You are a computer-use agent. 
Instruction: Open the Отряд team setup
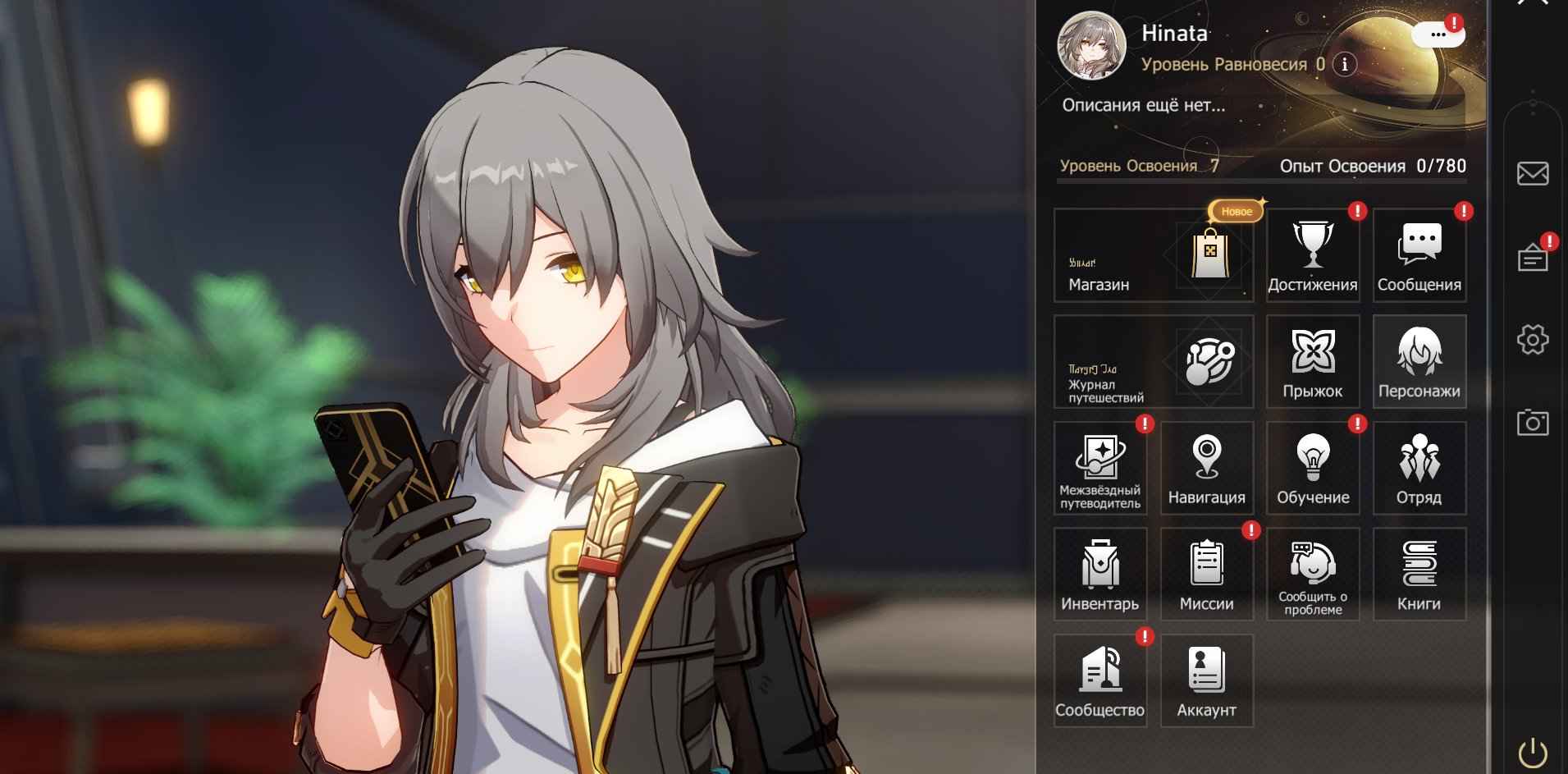pyautogui.click(x=1420, y=468)
